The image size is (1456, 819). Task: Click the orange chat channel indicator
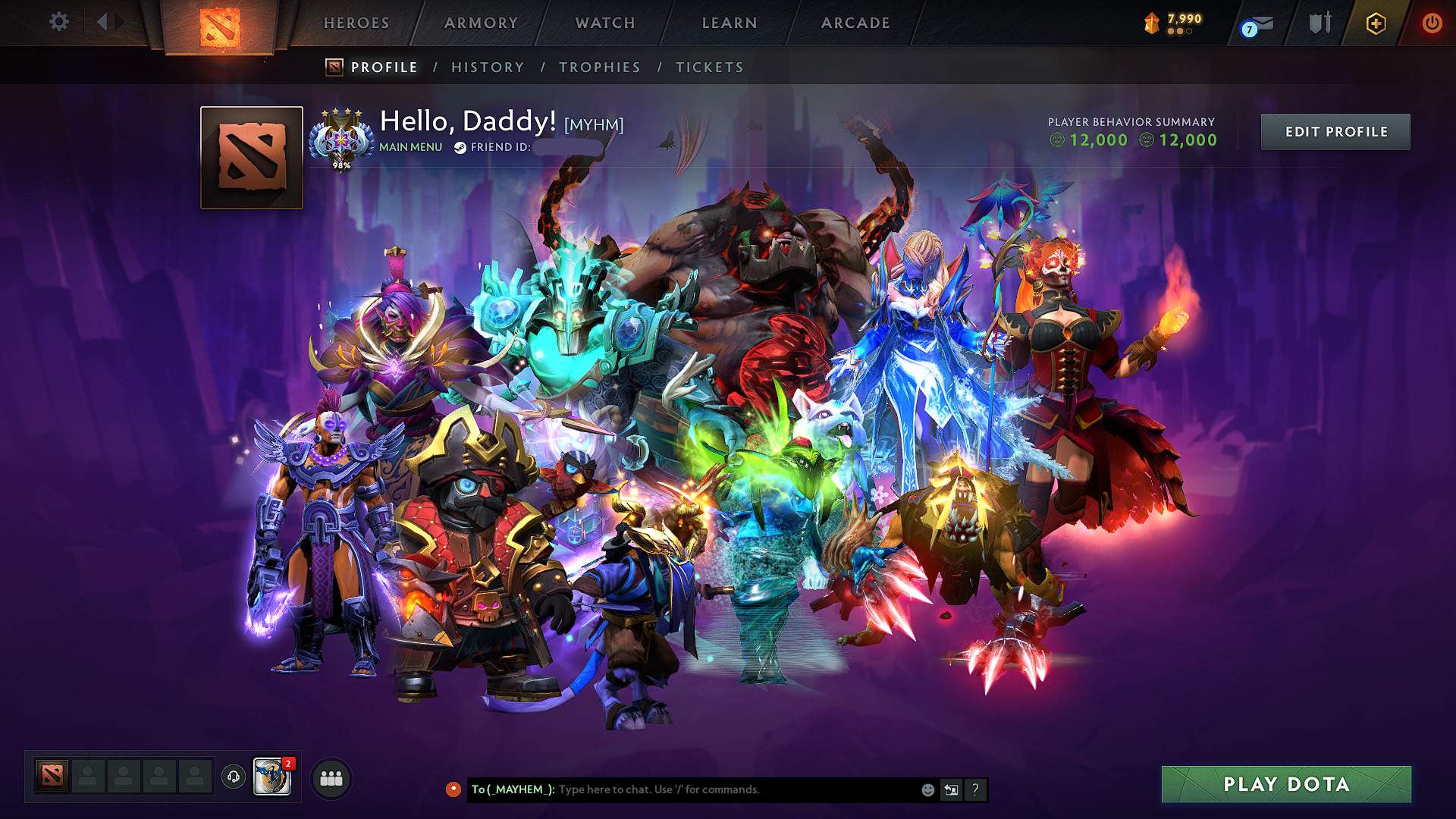coord(454,789)
